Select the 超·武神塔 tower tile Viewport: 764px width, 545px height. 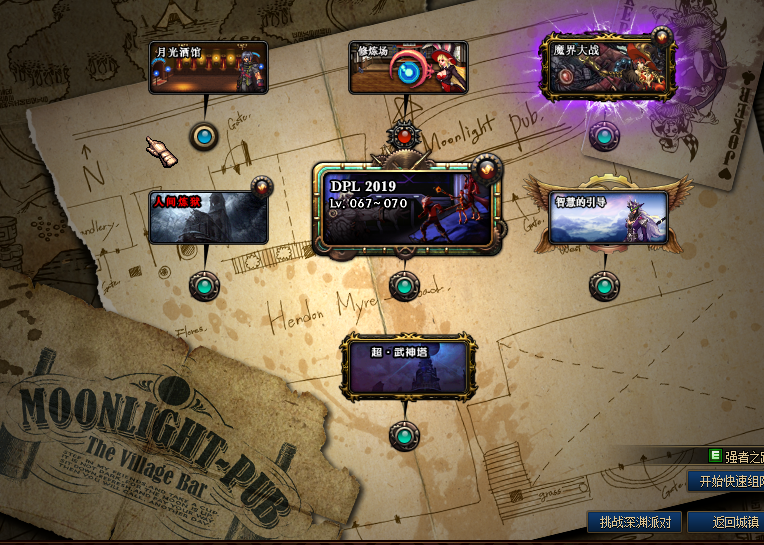tap(405, 367)
